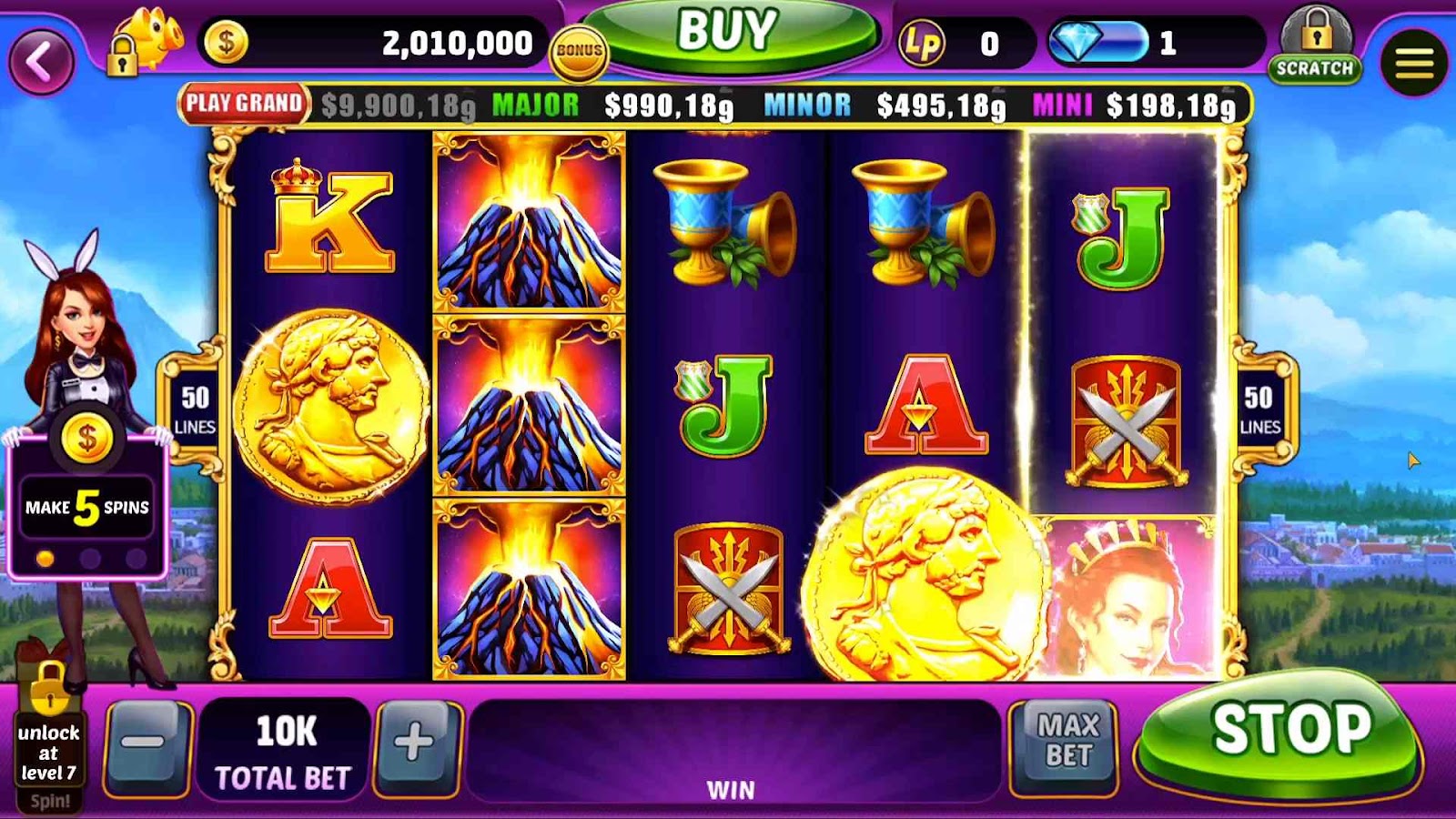Go back with the purple arrow button
Viewport: 1456px width, 819px height.
41,62
